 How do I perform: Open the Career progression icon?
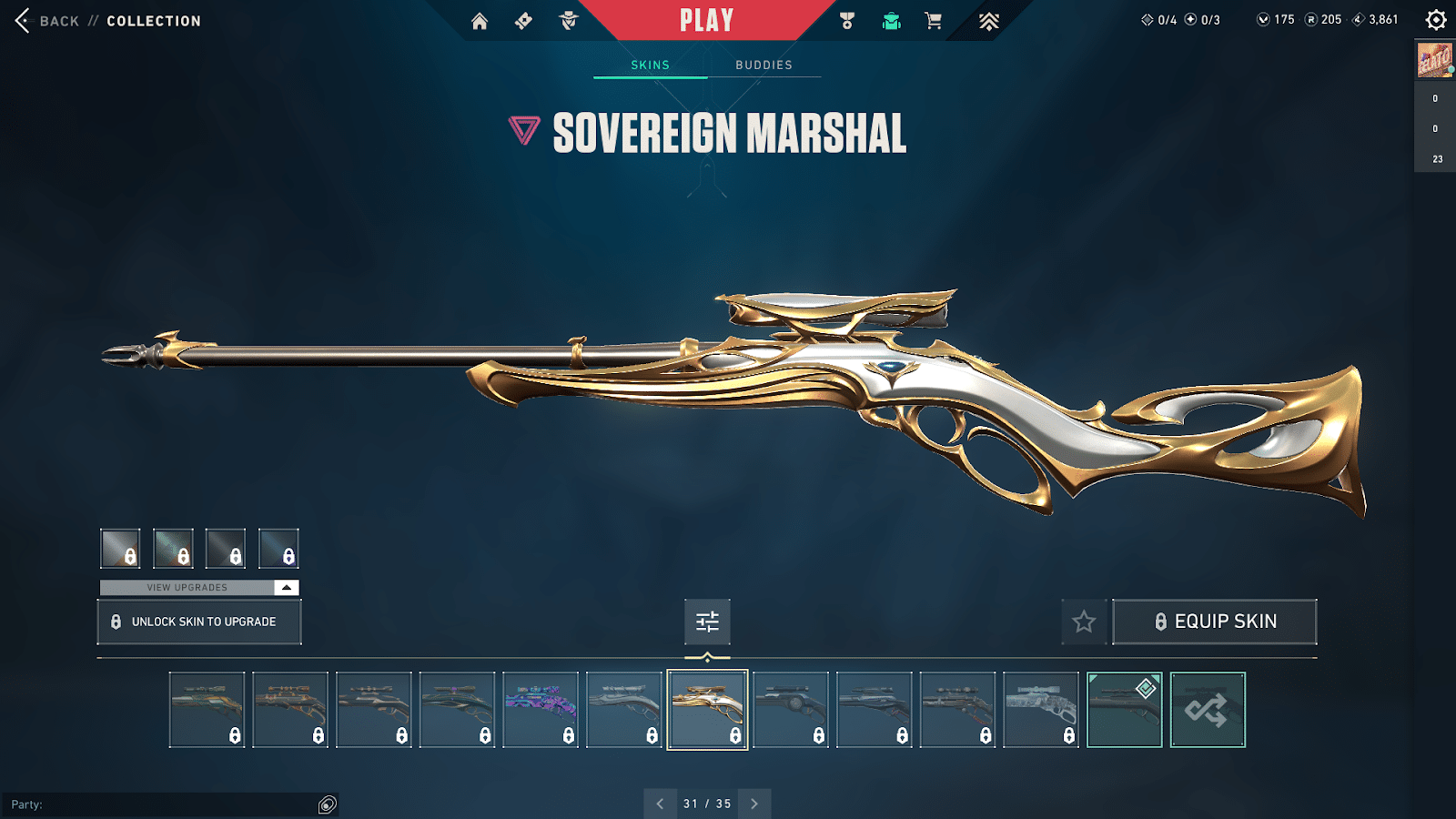pos(987,19)
